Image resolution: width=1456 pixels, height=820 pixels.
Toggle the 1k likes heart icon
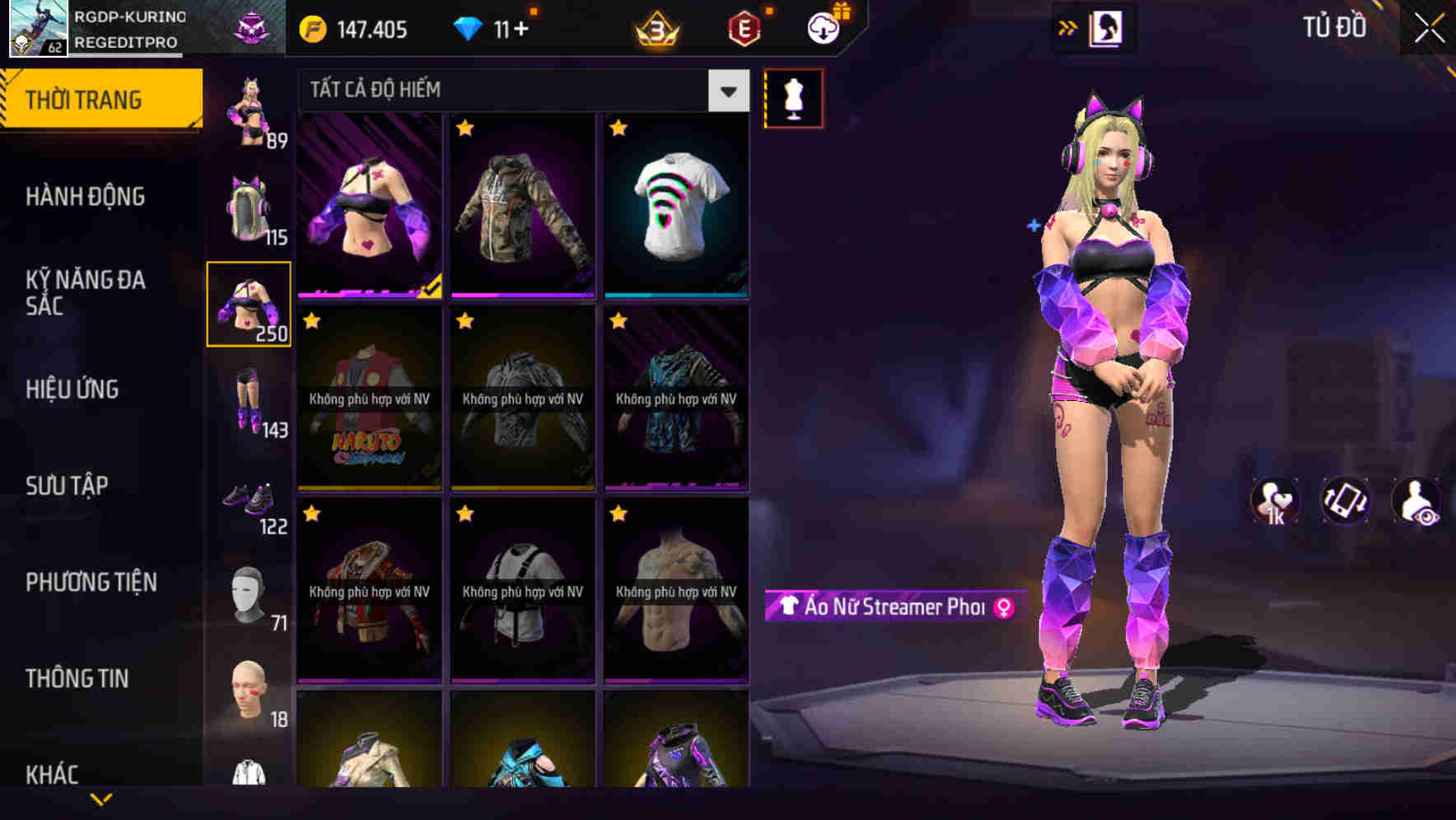(1274, 501)
